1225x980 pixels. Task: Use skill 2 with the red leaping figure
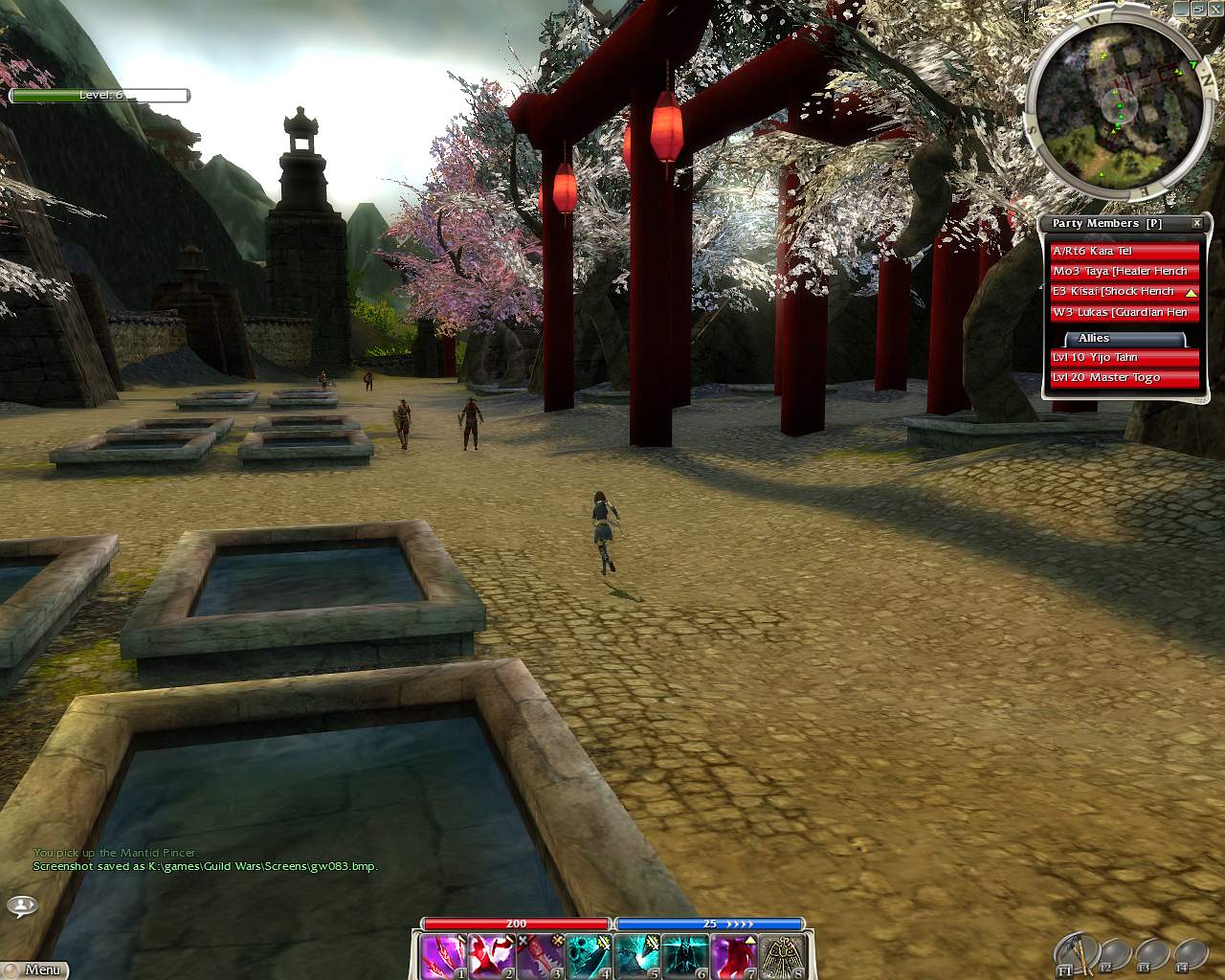click(x=492, y=956)
